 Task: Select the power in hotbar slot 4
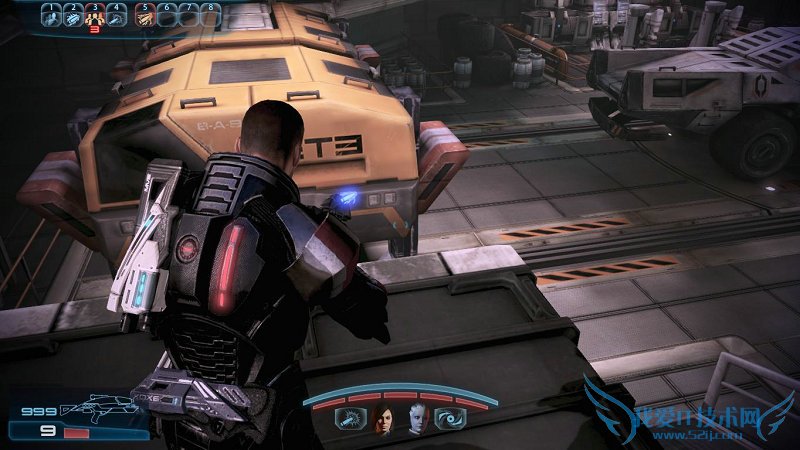click(x=117, y=15)
